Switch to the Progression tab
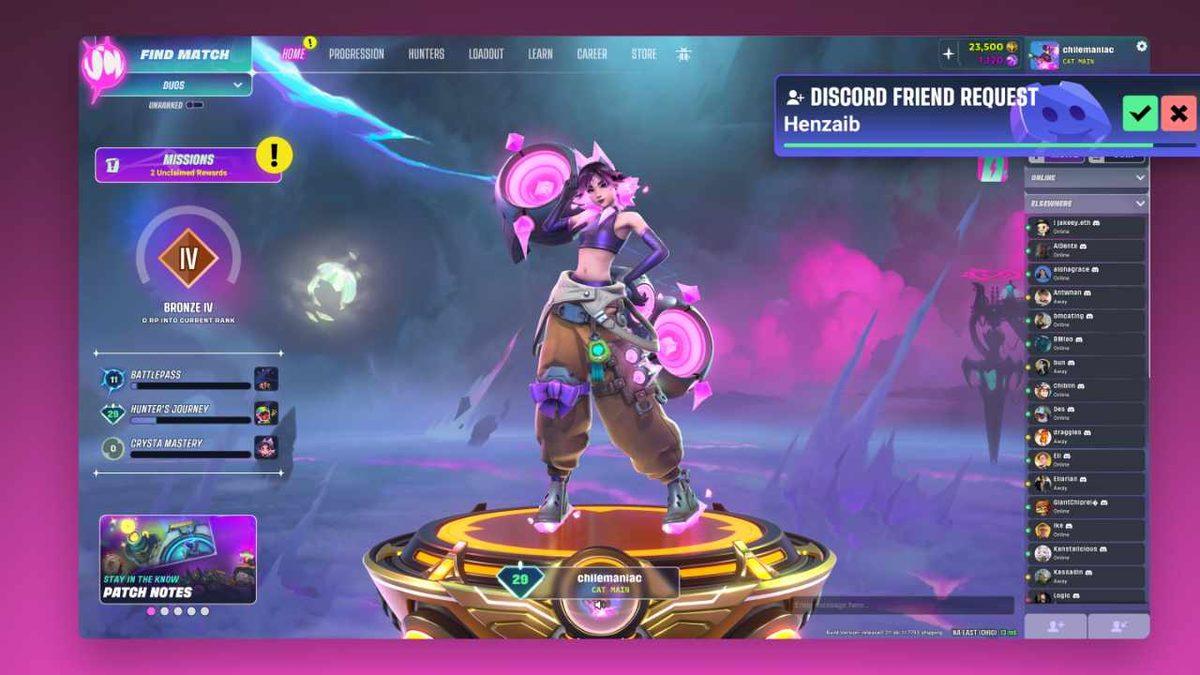The width and height of the screenshot is (1200, 675). [x=356, y=54]
